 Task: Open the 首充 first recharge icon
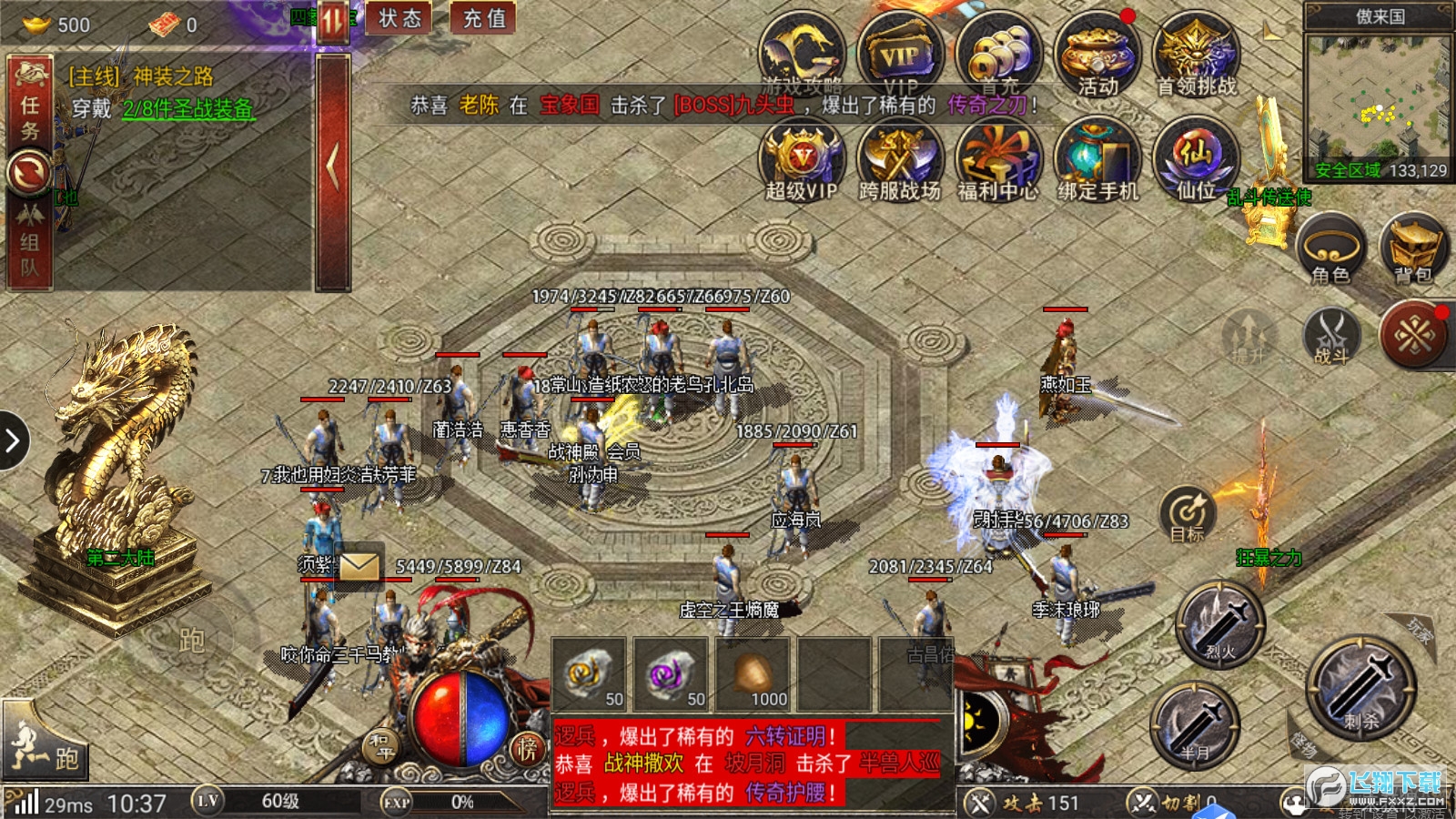tap(998, 55)
